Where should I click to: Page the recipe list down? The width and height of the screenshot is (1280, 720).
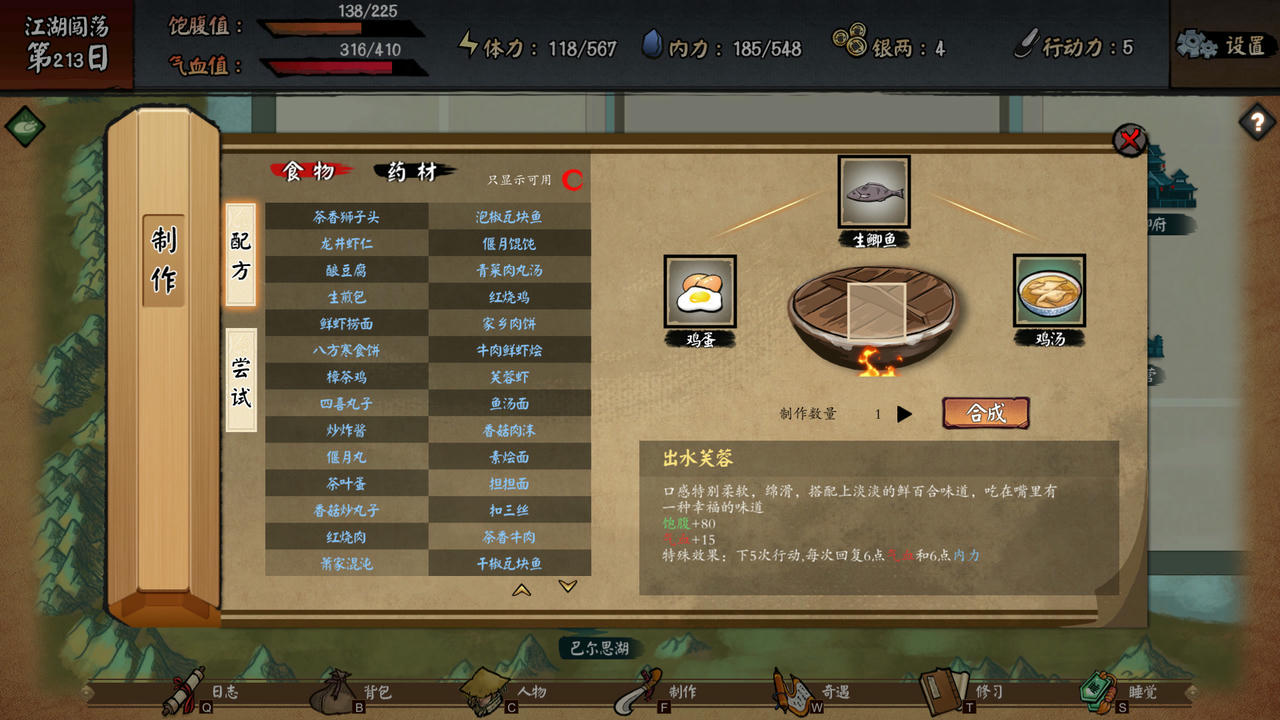(568, 587)
